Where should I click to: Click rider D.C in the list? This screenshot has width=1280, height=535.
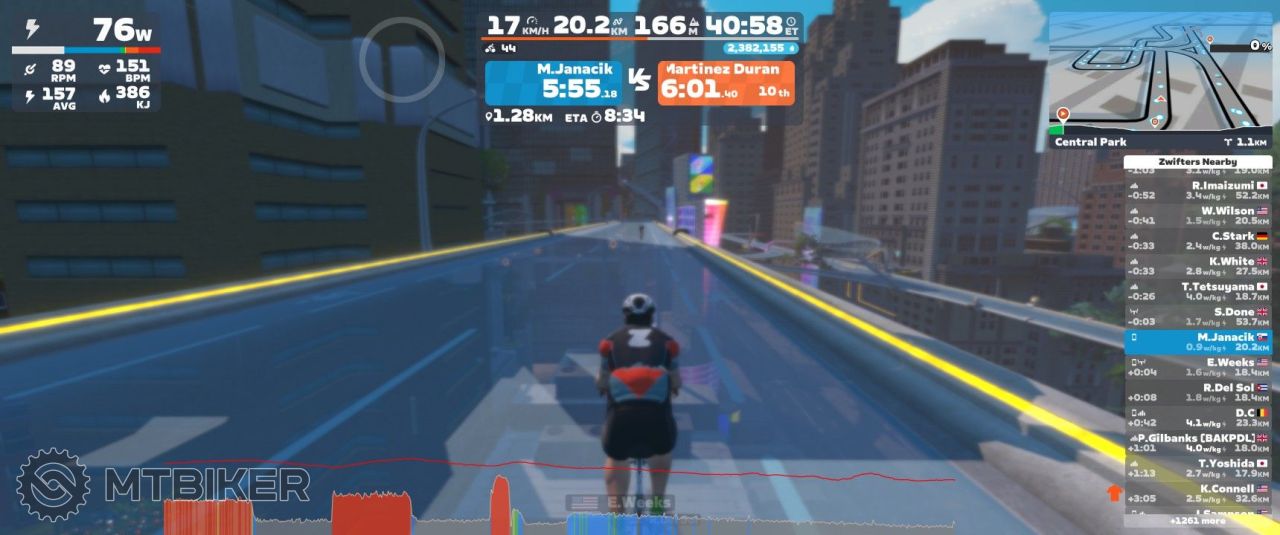(1198, 417)
